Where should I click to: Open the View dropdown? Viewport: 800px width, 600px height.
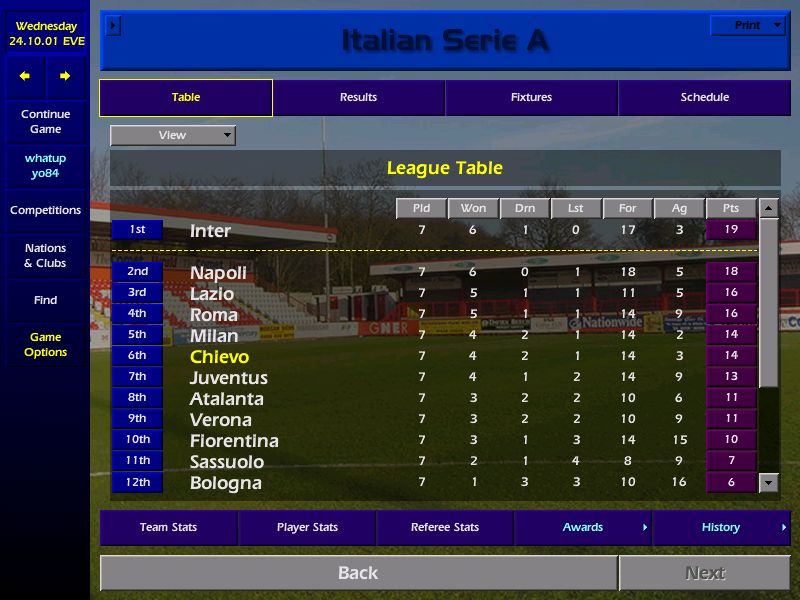coord(173,135)
